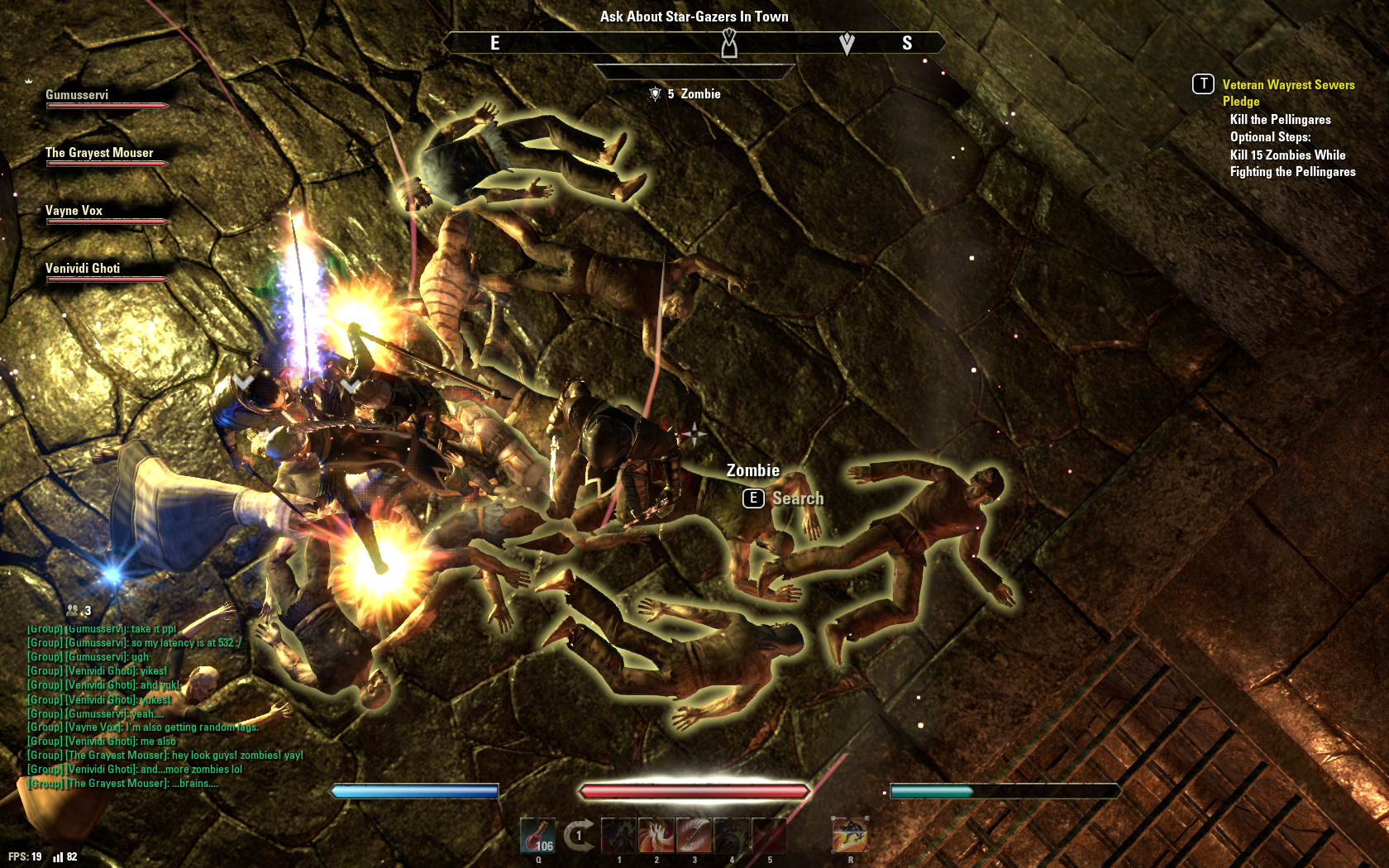Screen dimensions: 1389x868
Task: Activate the red crossed swords ability
Action: 769,835
